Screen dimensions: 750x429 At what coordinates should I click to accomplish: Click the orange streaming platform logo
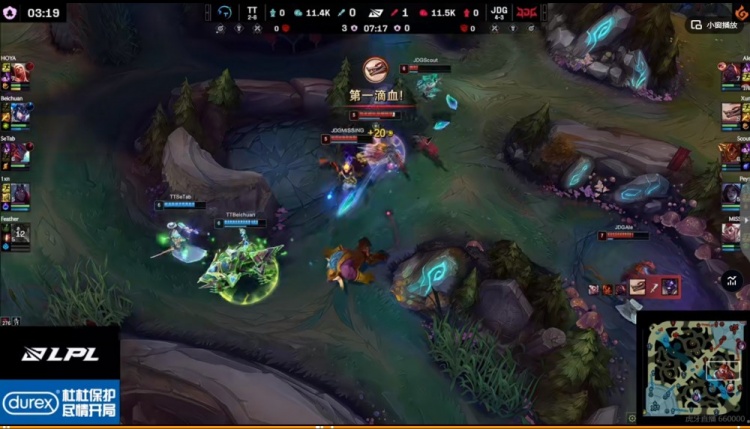point(741,11)
